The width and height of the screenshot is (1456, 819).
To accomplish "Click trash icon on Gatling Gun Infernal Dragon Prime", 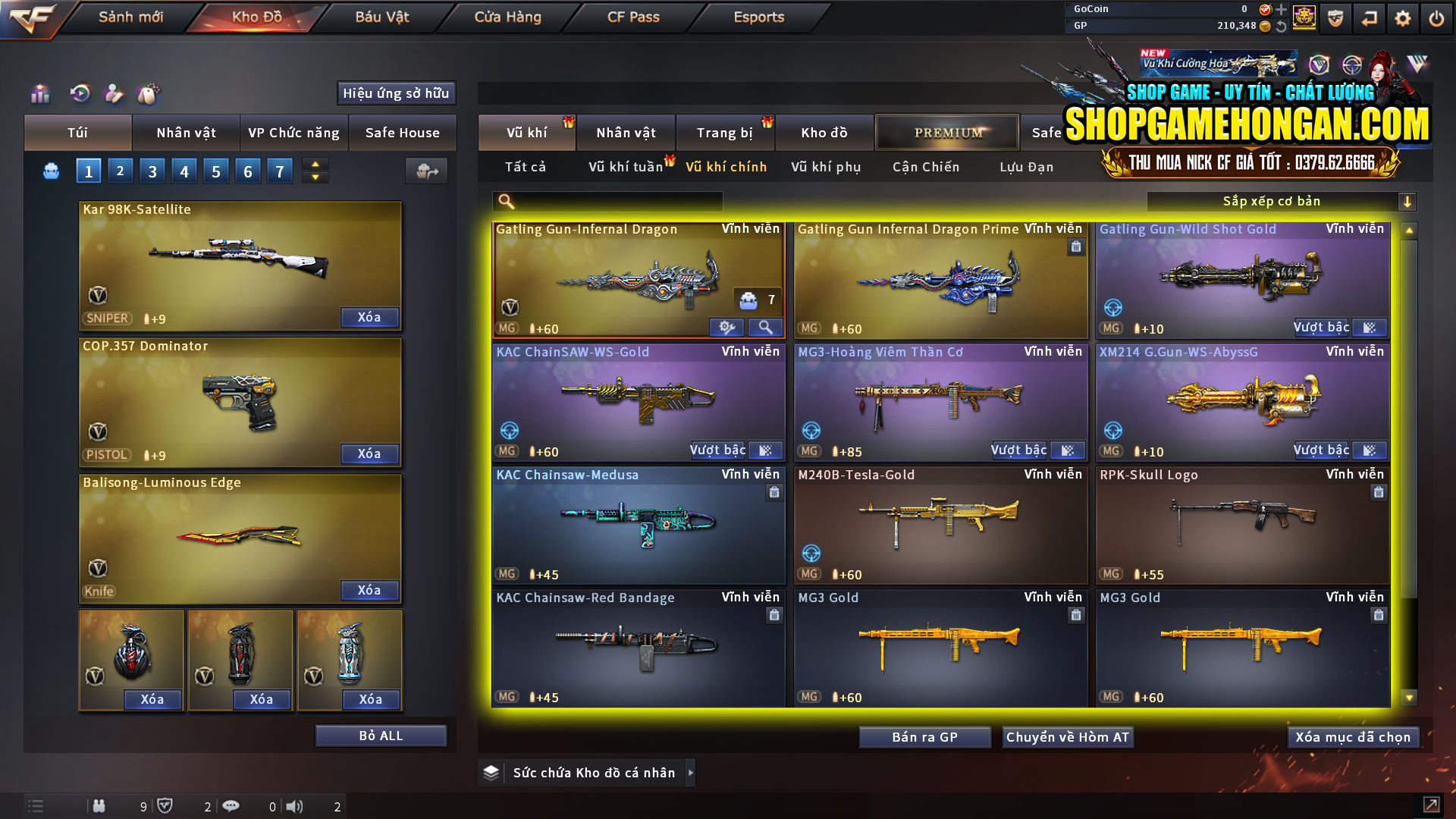I will click(1076, 247).
